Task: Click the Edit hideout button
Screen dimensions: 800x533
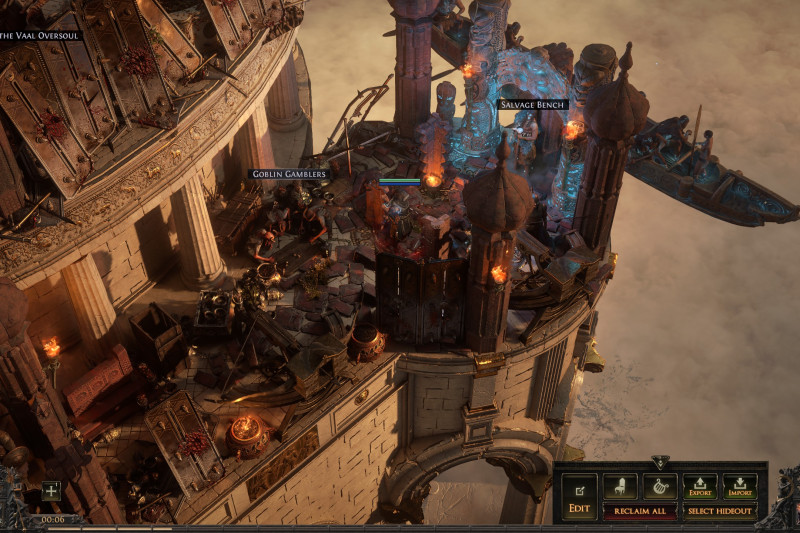Action: 579,496
